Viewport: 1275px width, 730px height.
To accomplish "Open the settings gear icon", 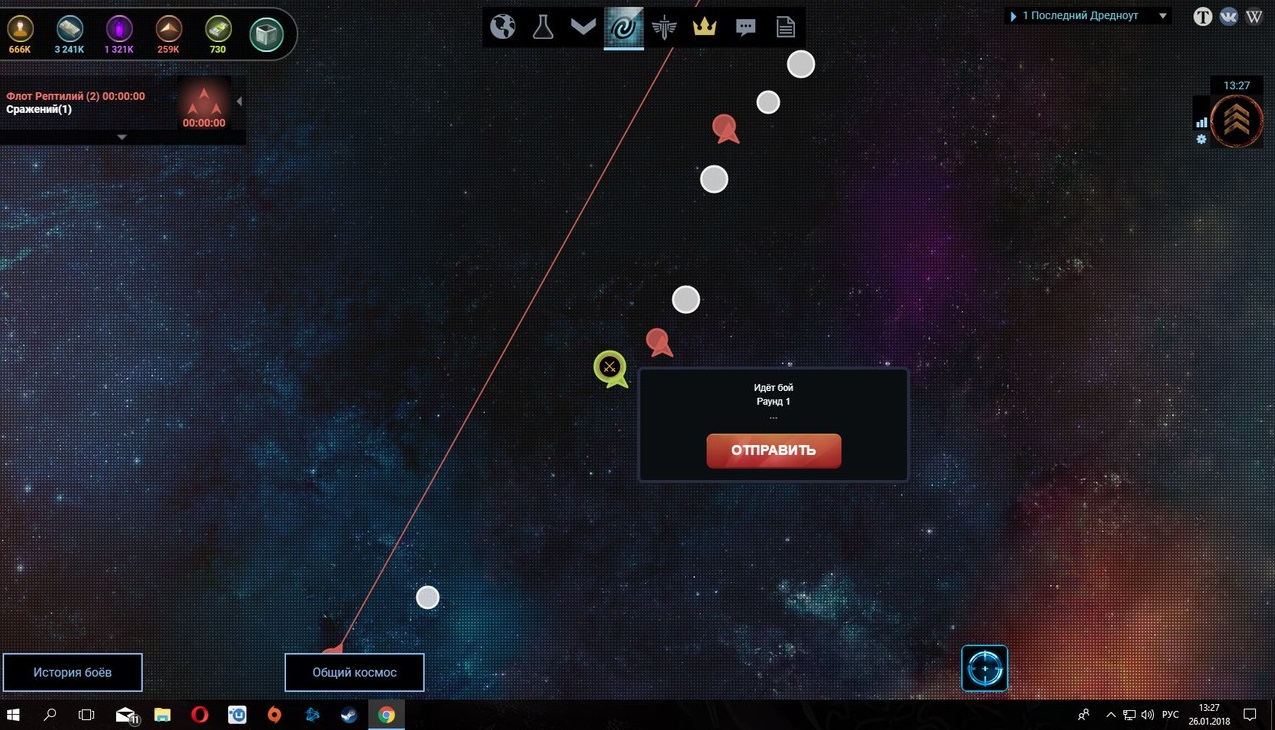I will 1201,140.
